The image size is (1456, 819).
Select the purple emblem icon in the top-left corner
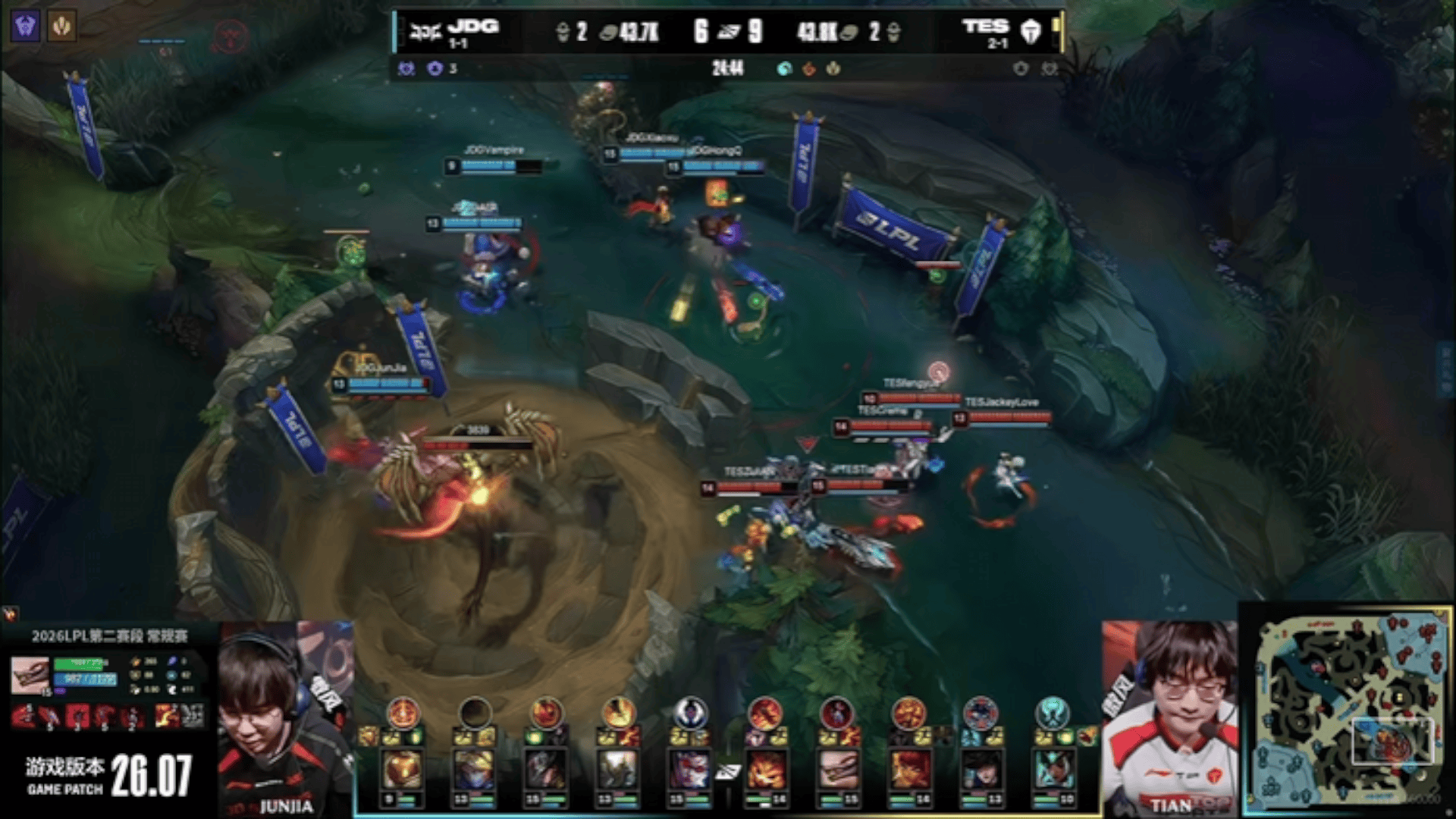[25, 27]
